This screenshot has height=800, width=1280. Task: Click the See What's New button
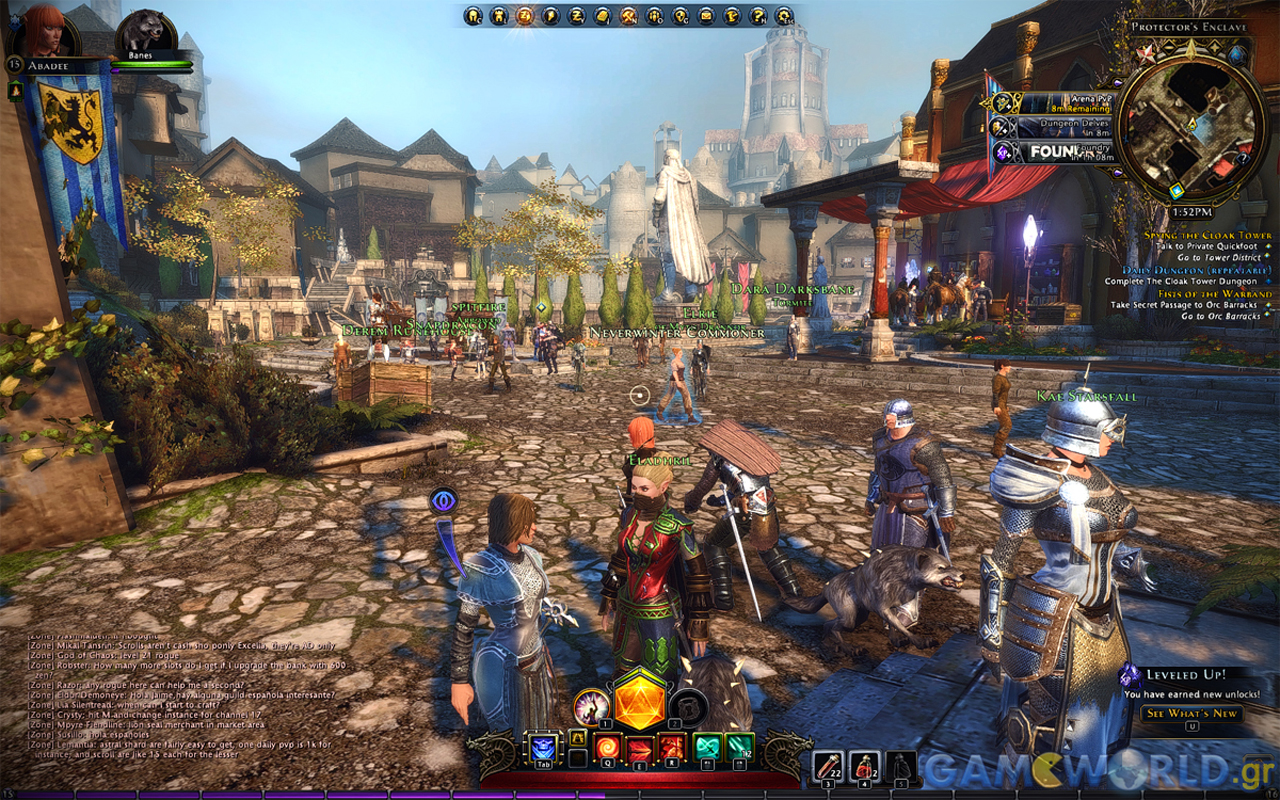click(x=1192, y=713)
